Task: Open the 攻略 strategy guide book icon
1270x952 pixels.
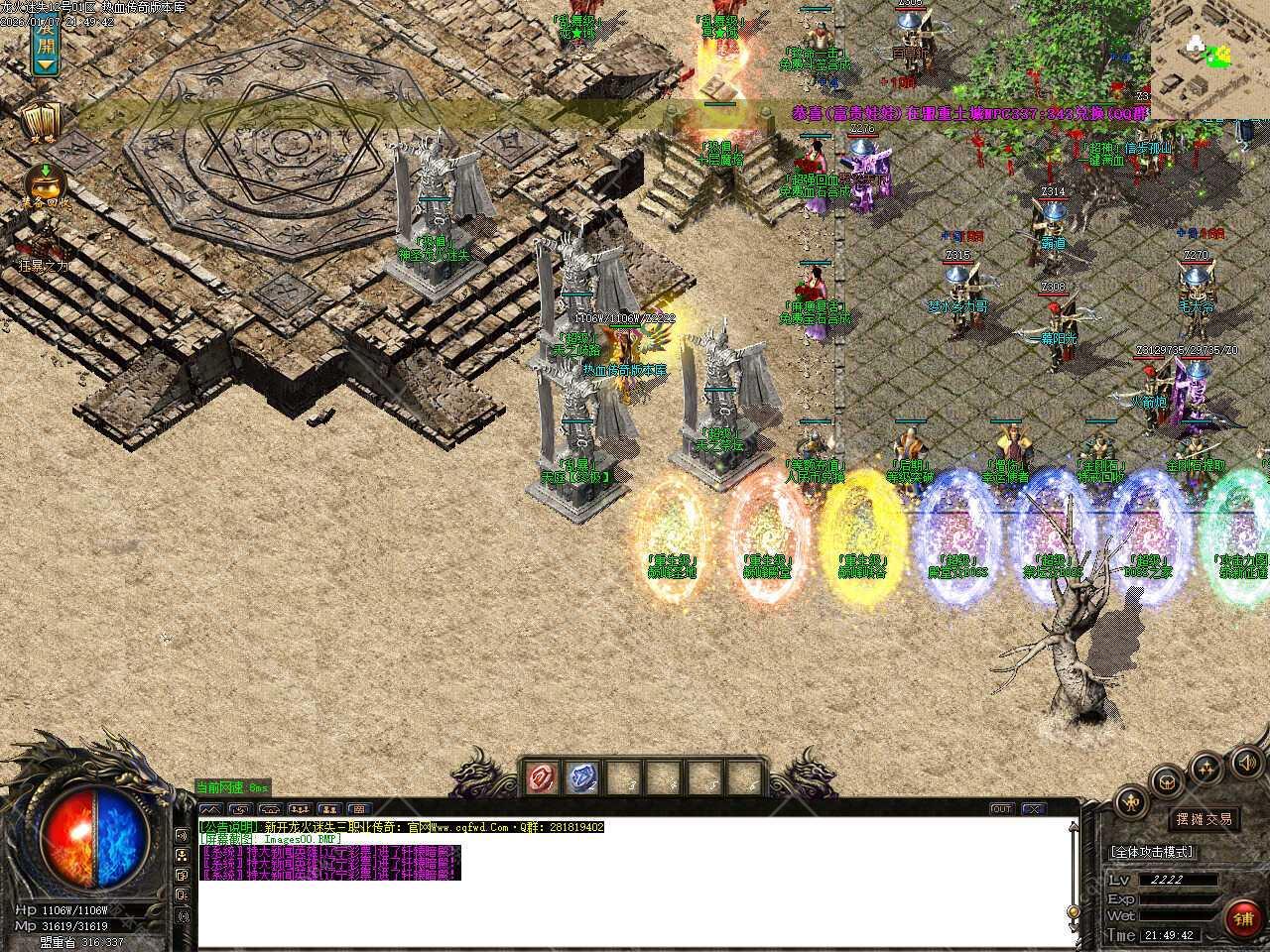Action: tap(44, 121)
